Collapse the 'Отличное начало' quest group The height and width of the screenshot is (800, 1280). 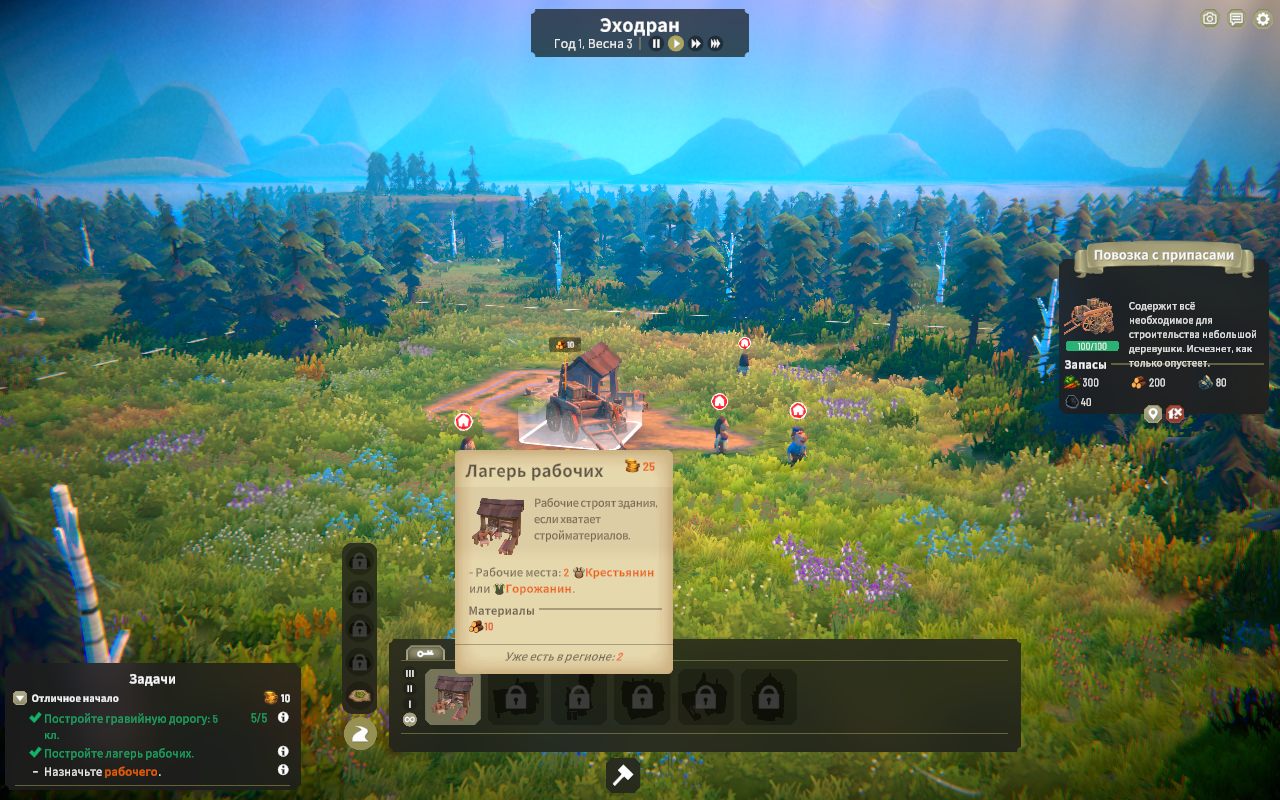(20, 698)
